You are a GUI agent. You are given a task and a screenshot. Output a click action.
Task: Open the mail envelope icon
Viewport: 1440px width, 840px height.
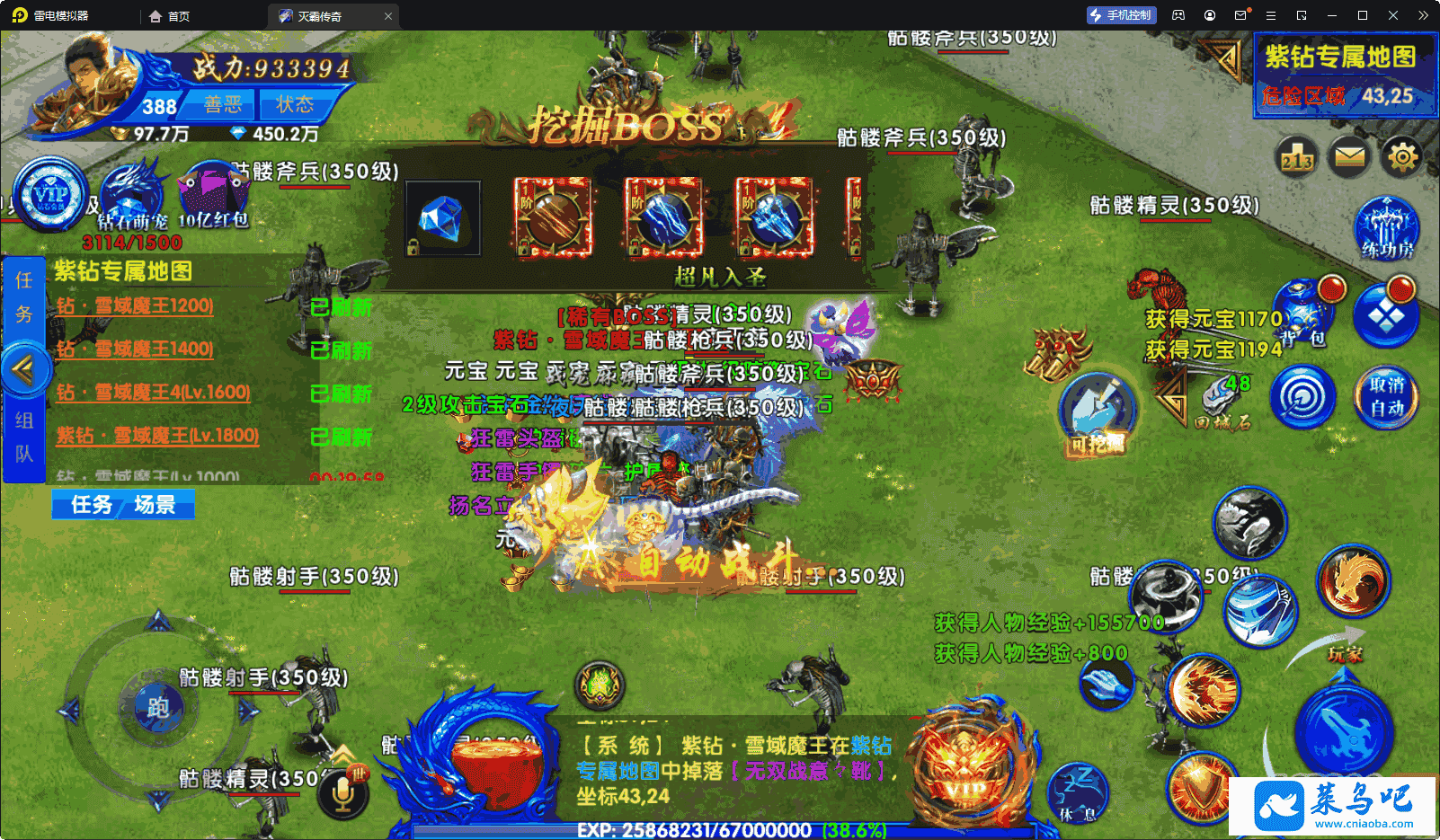(1349, 158)
